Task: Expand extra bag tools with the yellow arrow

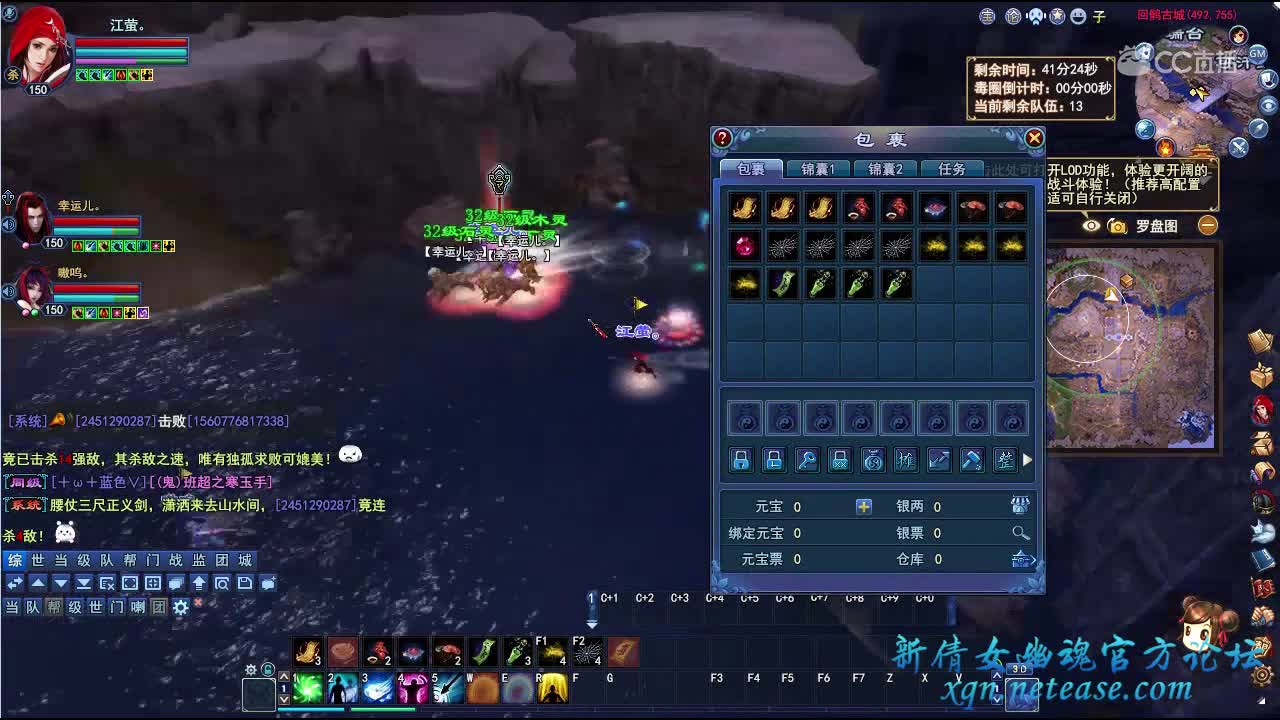Action: click(1026, 461)
